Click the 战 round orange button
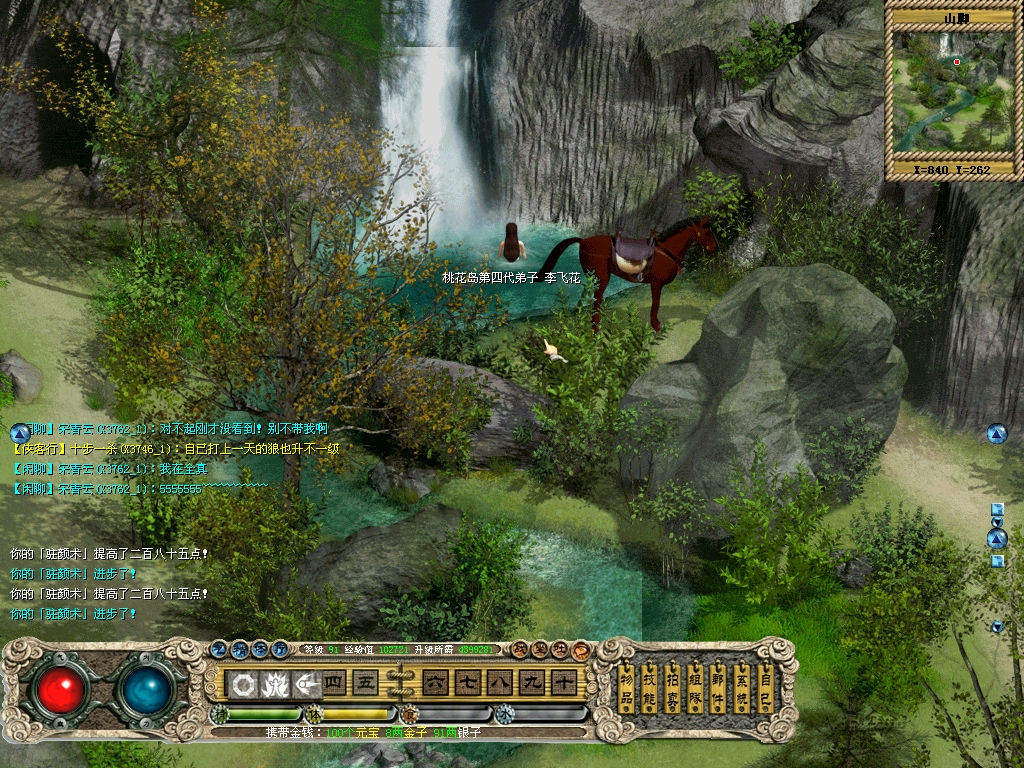This screenshot has width=1024, height=768. coord(521,649)
